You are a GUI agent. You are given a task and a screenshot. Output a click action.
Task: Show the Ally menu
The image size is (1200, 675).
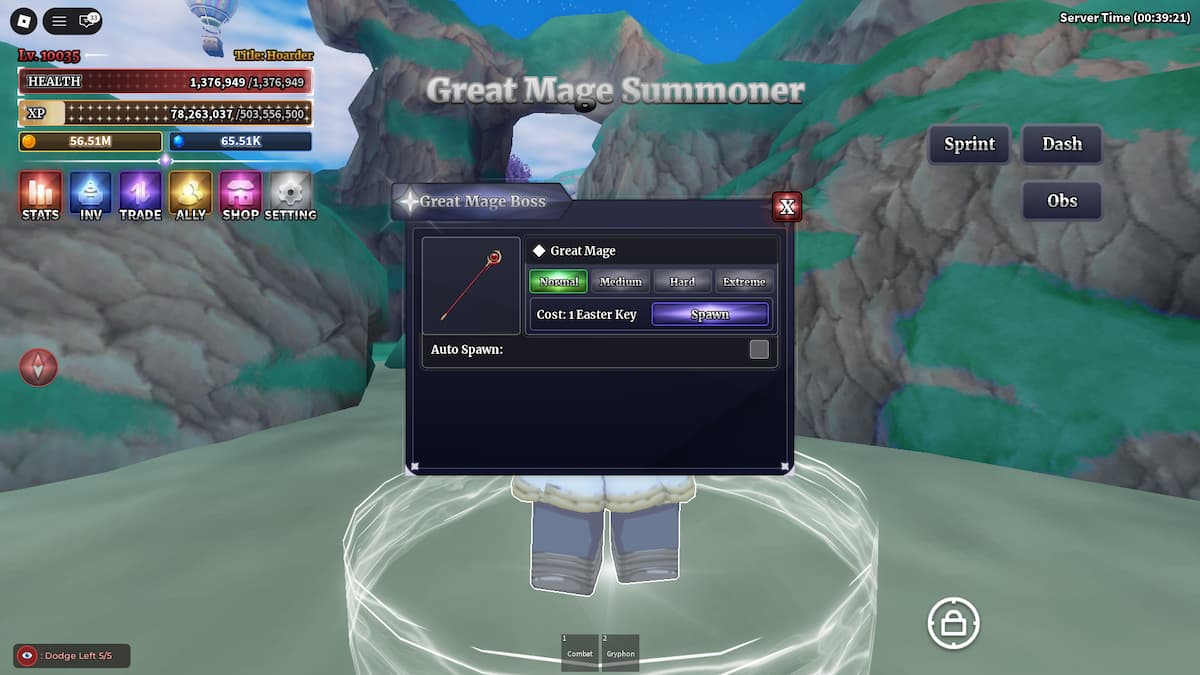(190, 195)
